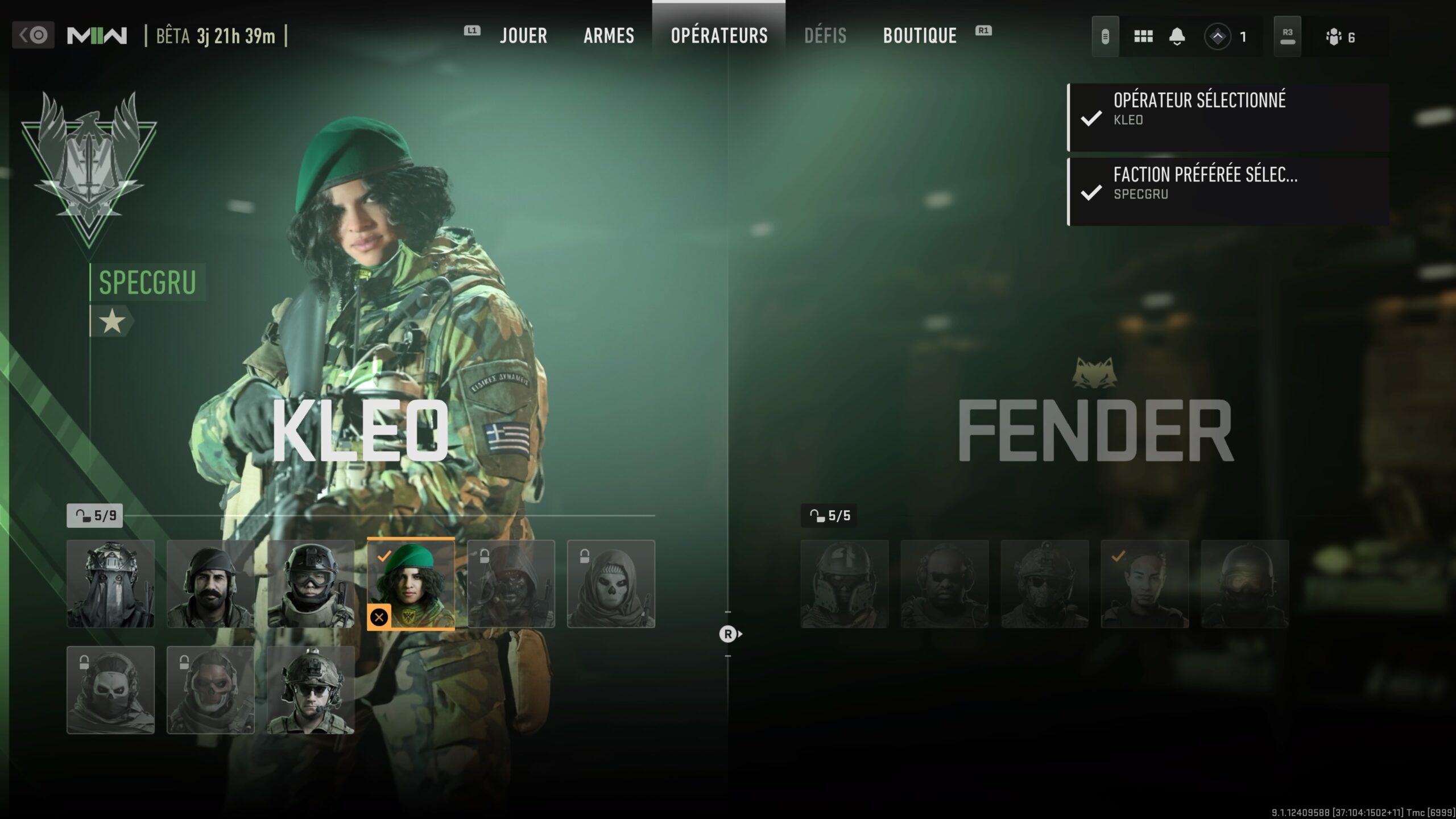
Task: Switch to the FENDER faction panel
Action: [1095, 429]
